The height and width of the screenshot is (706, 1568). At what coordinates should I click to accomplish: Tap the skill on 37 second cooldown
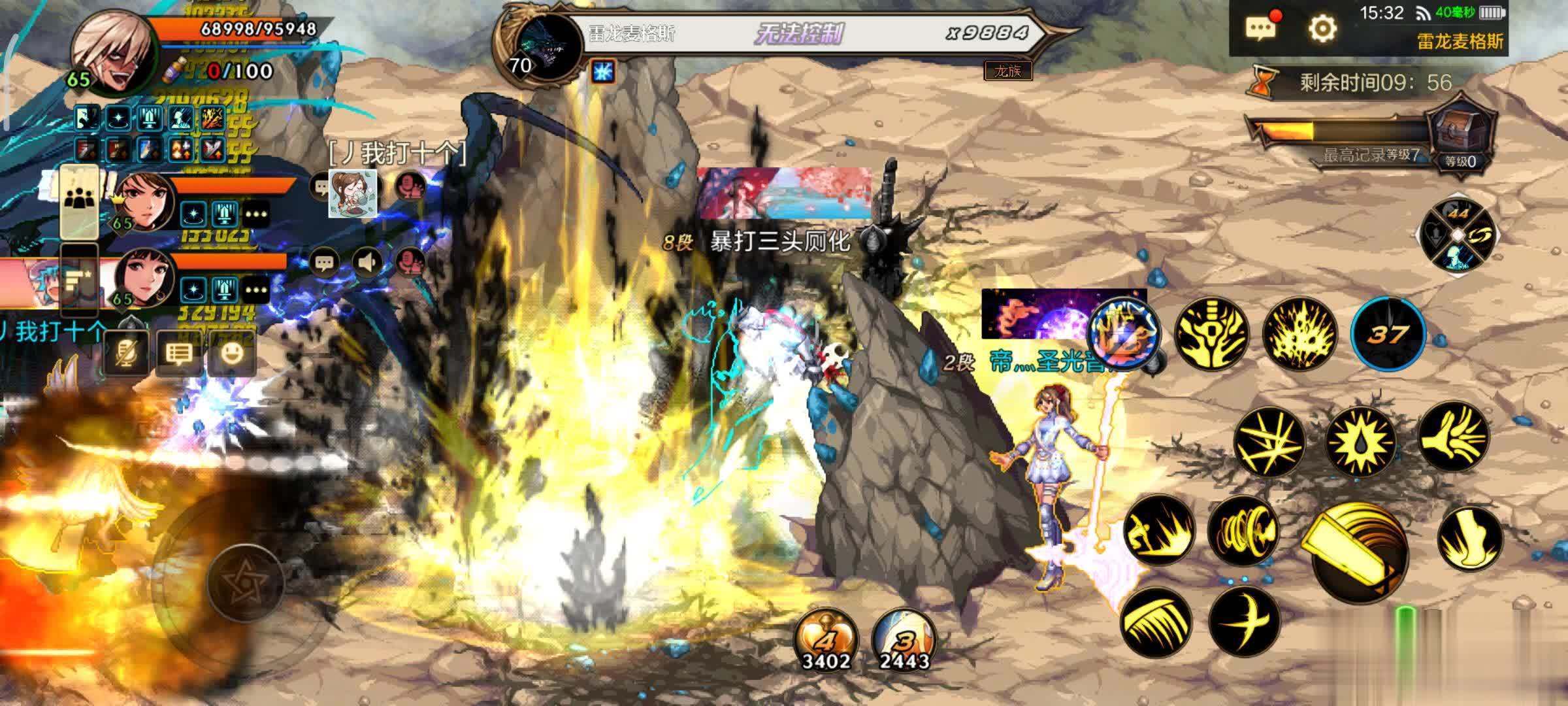coord(1388,335)
